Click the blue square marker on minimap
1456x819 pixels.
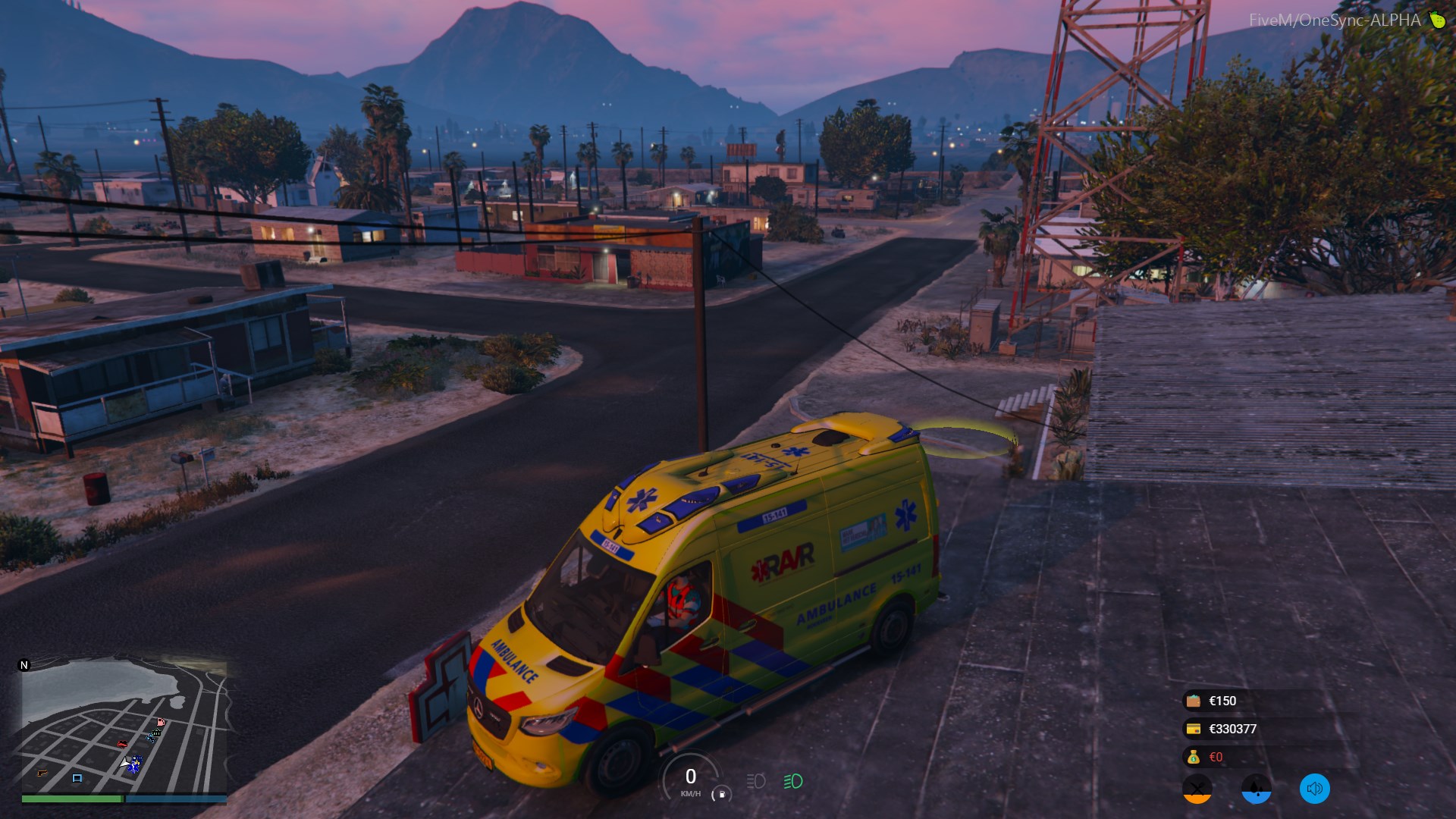(77, 778)
